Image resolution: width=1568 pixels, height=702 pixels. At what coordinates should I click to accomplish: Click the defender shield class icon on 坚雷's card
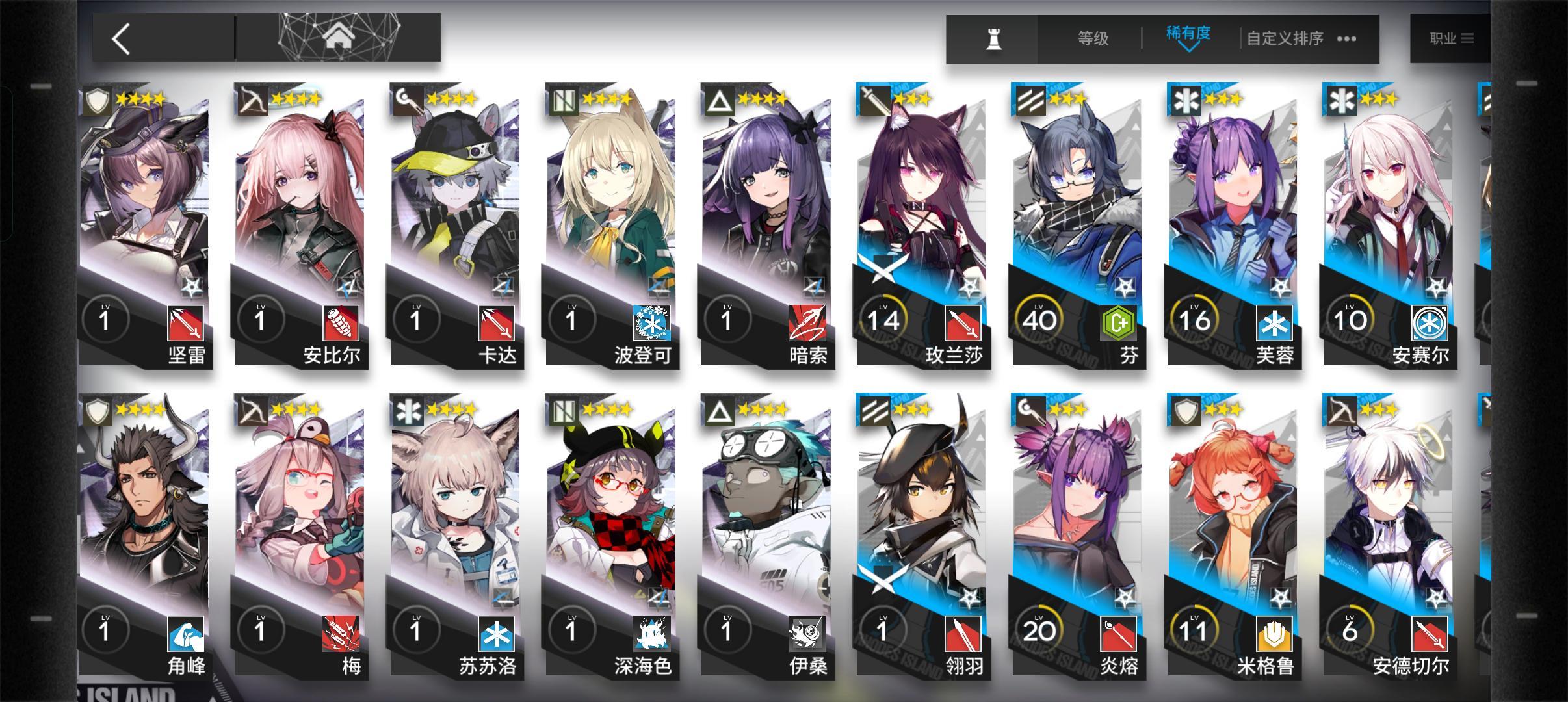[98, 101]
